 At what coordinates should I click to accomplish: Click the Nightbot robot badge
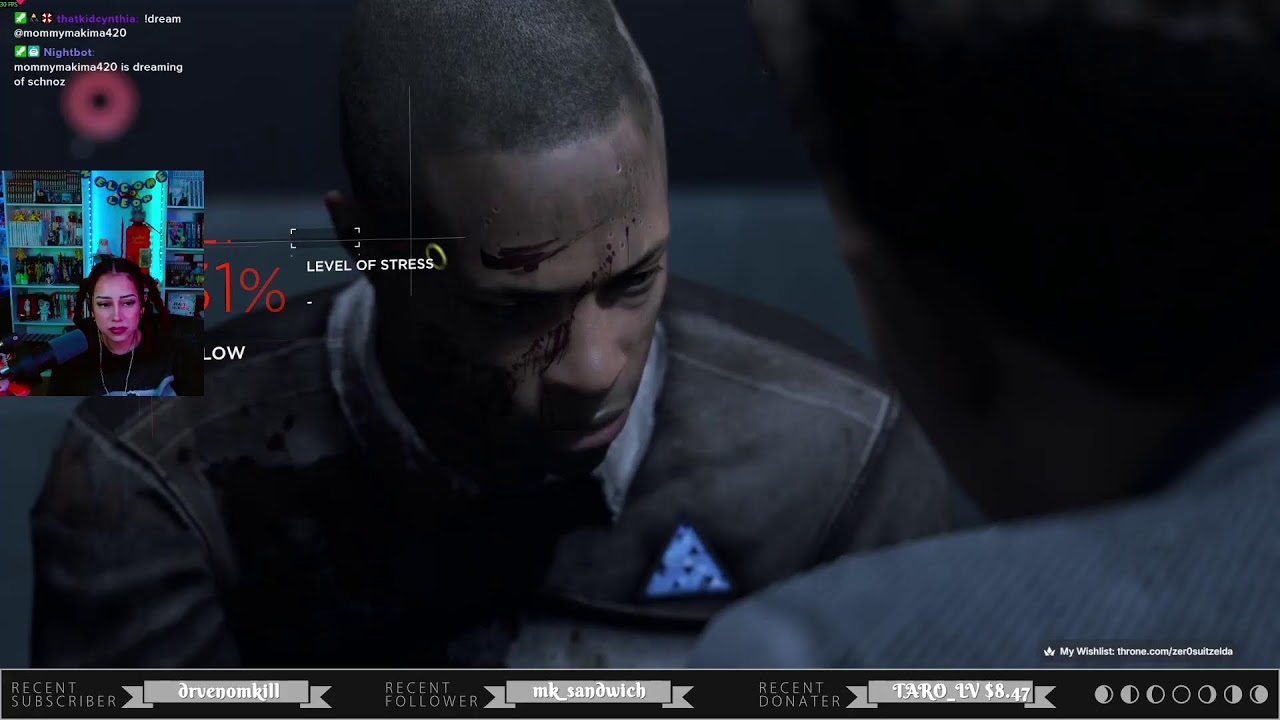click(x=34, y=52)
